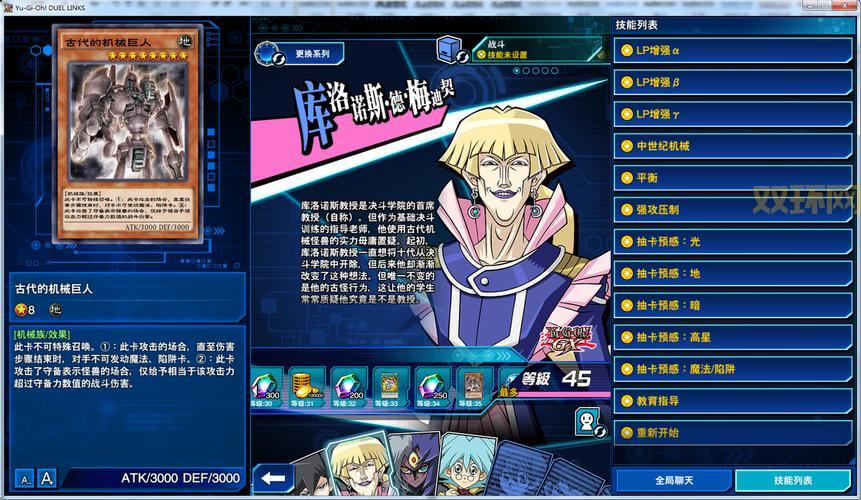Select 抽卡预感：光 from the skill list
This screenshot has height=500, width=861.
click(x=733, y=241)
